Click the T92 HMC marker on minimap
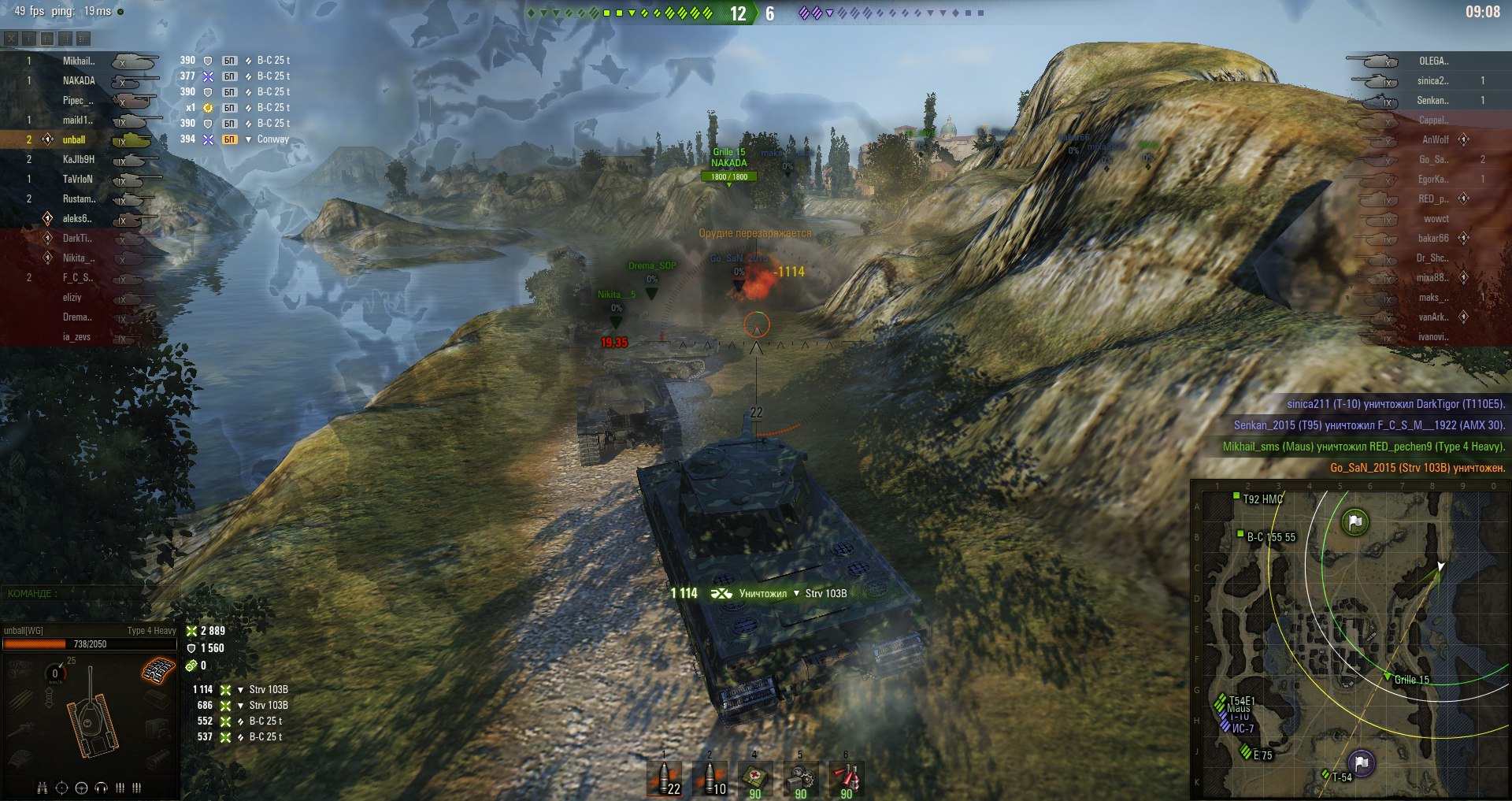1512x801 pixels. click(x=1236, y=495)
